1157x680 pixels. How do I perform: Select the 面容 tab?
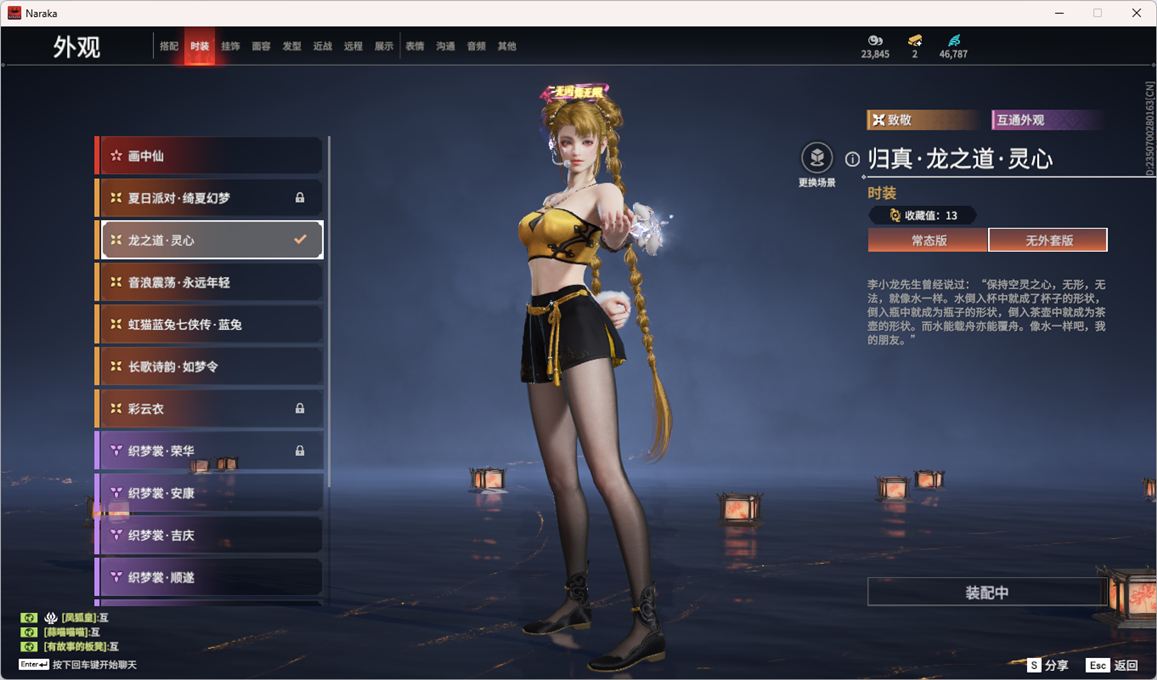tap(261, 46)
